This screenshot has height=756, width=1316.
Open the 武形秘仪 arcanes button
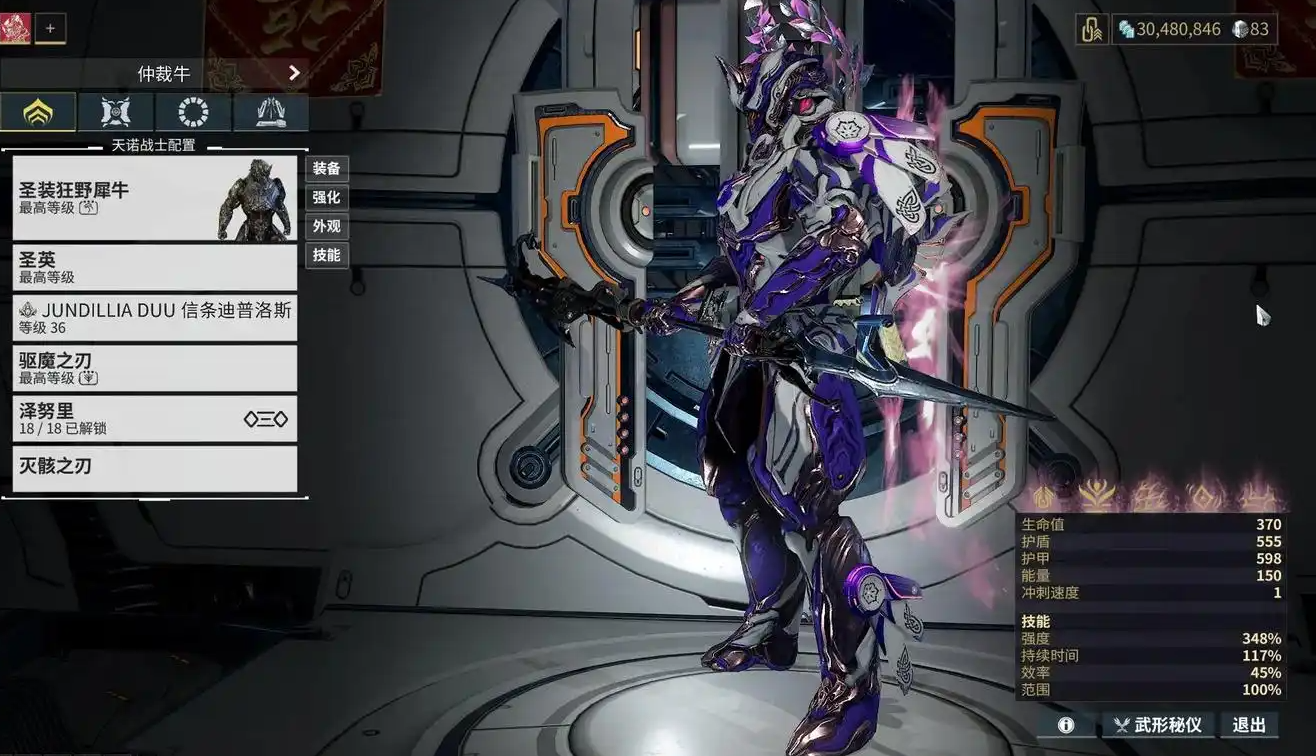pyautogui.click(x=1158, y=725)
